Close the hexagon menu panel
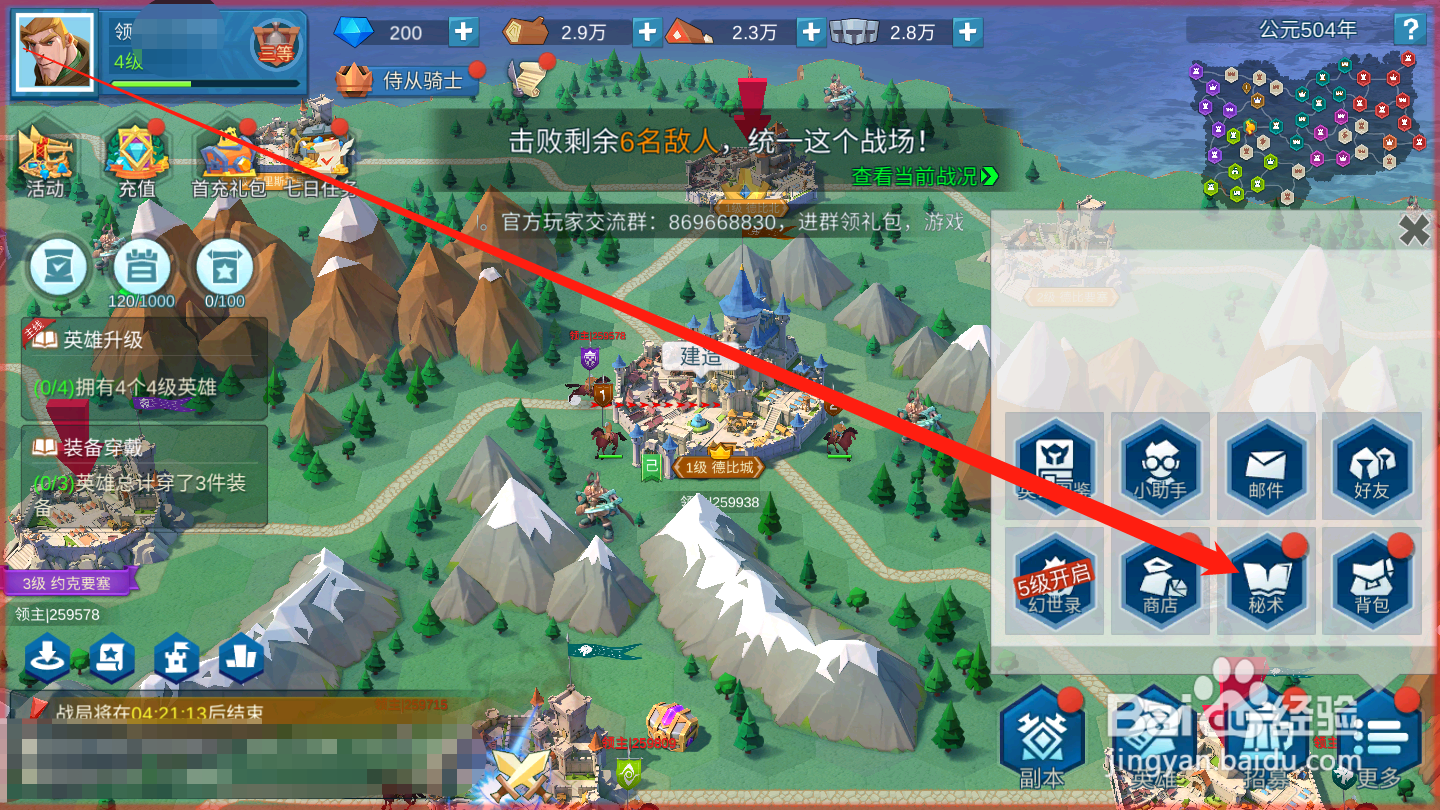1440x810 pixels. (x=1415, y=230)
